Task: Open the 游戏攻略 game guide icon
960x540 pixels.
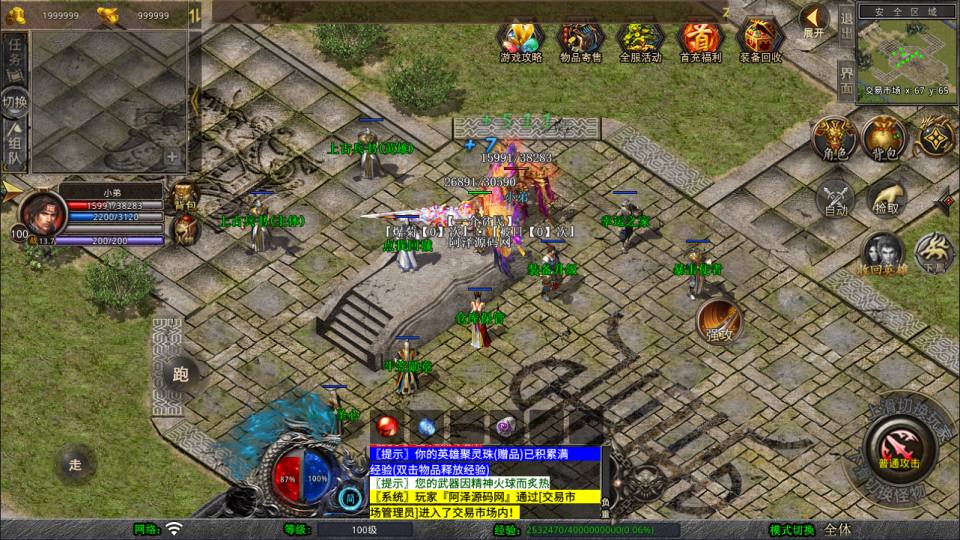Action: 520,38
